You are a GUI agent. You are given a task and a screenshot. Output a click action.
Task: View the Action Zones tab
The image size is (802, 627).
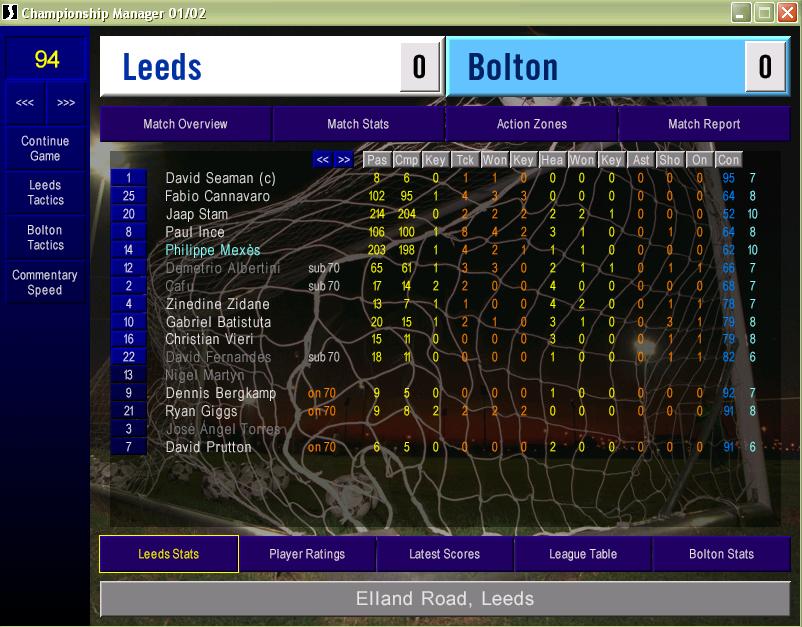pos(531,124)
